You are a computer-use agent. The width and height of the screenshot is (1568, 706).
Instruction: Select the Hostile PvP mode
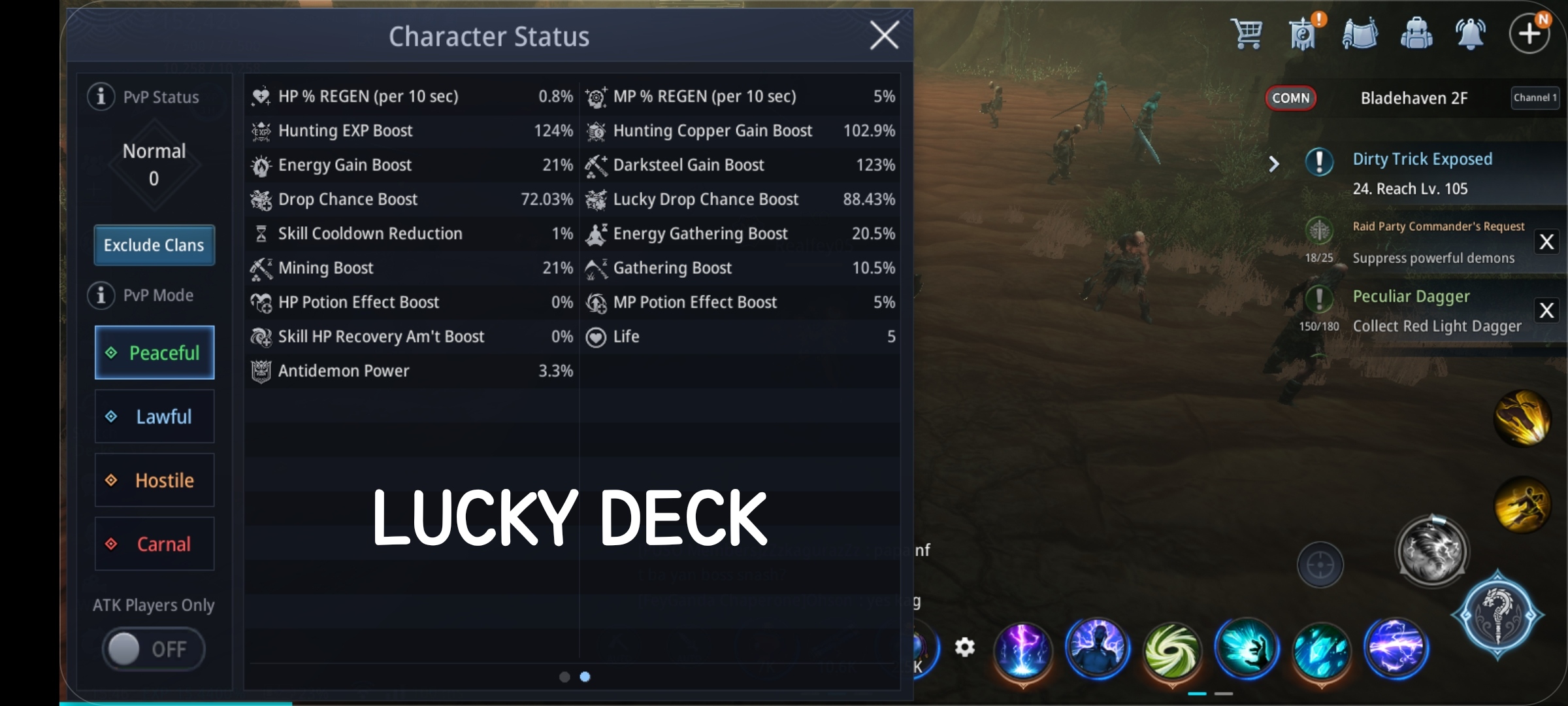point(154,480)
